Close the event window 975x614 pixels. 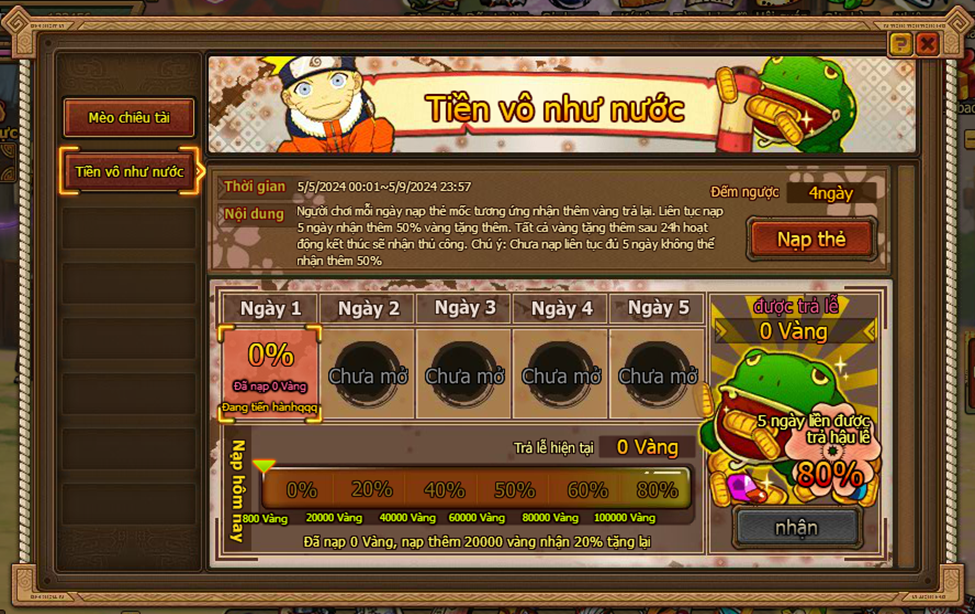(x=927, y=43)
